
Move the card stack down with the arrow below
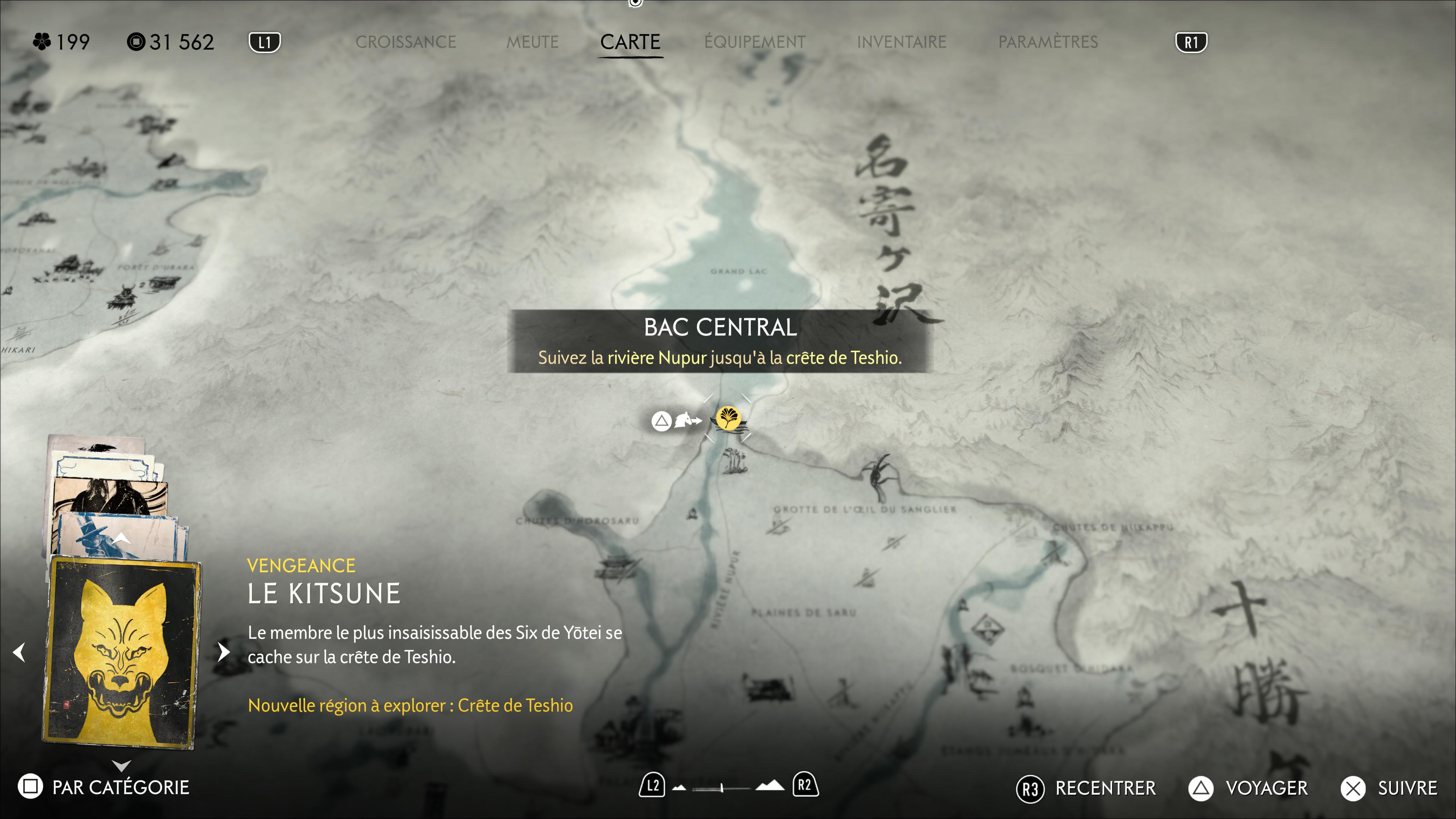(121, 765)
